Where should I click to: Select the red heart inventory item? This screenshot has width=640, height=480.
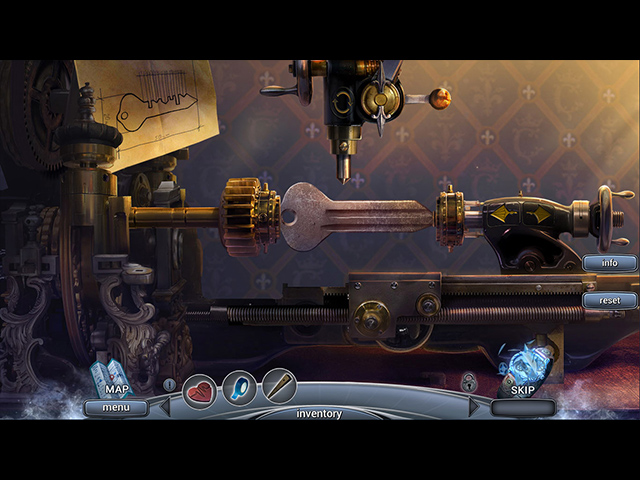coord(200,388)
